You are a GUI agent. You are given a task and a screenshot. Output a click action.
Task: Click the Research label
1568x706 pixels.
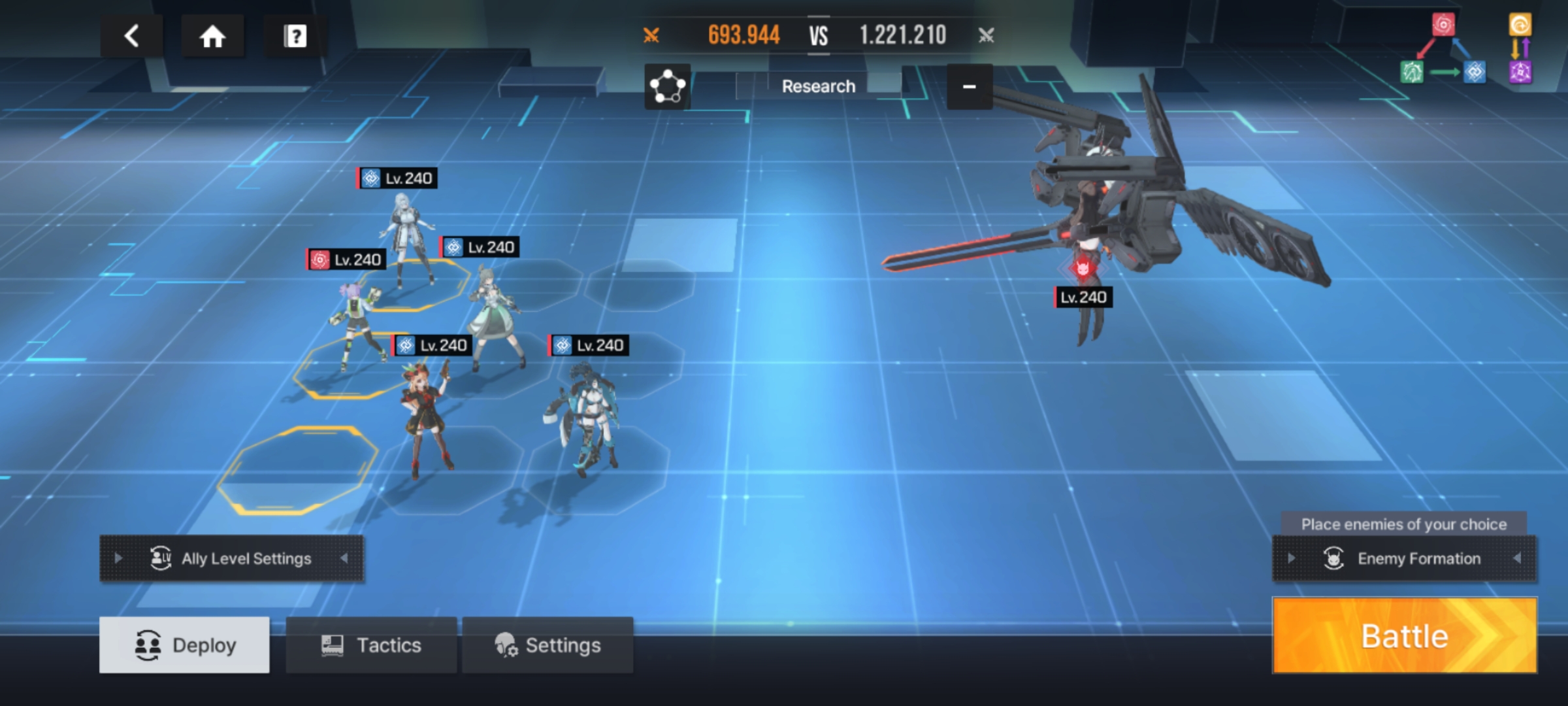pos(818,86)
